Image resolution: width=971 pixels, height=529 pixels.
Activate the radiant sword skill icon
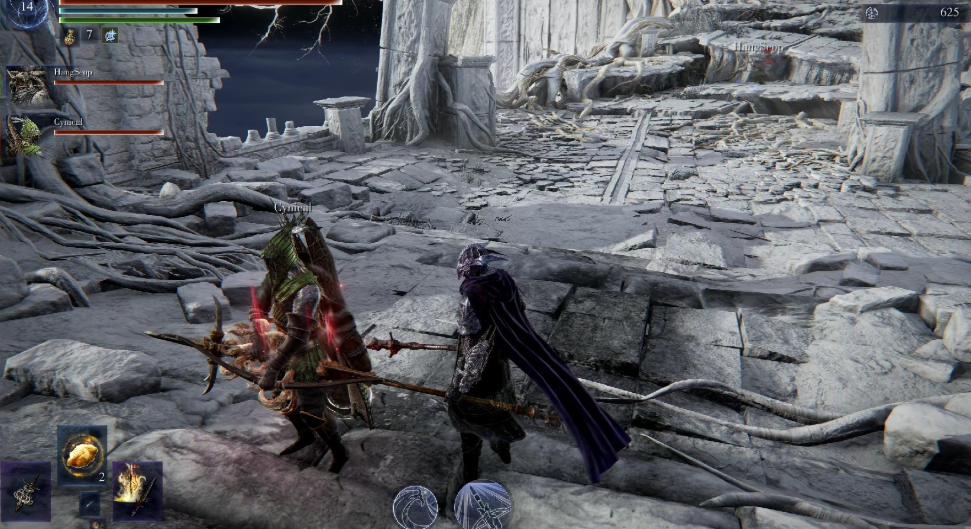coord(483,505)
